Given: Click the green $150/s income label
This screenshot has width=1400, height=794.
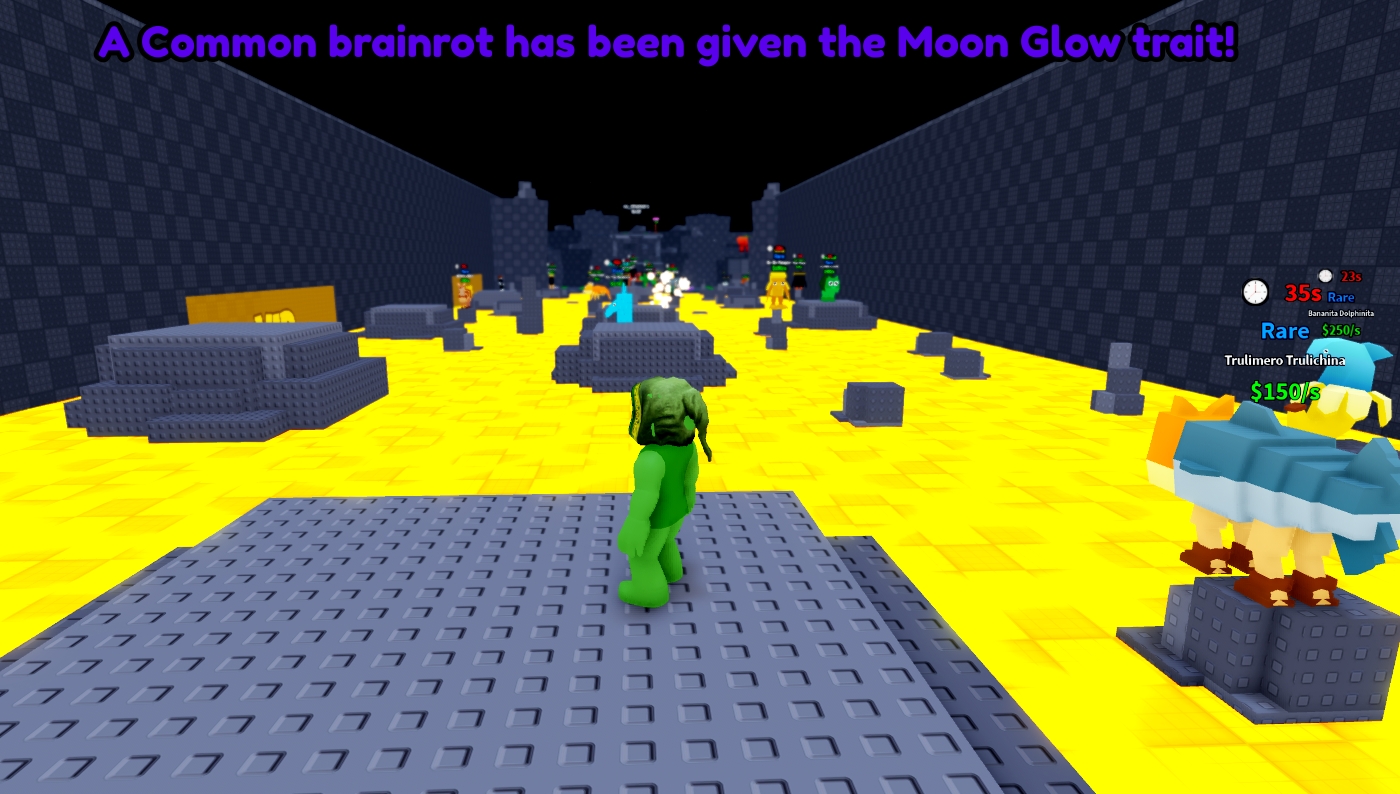Looking at the screenshot, I should [x=1285, y=391].
